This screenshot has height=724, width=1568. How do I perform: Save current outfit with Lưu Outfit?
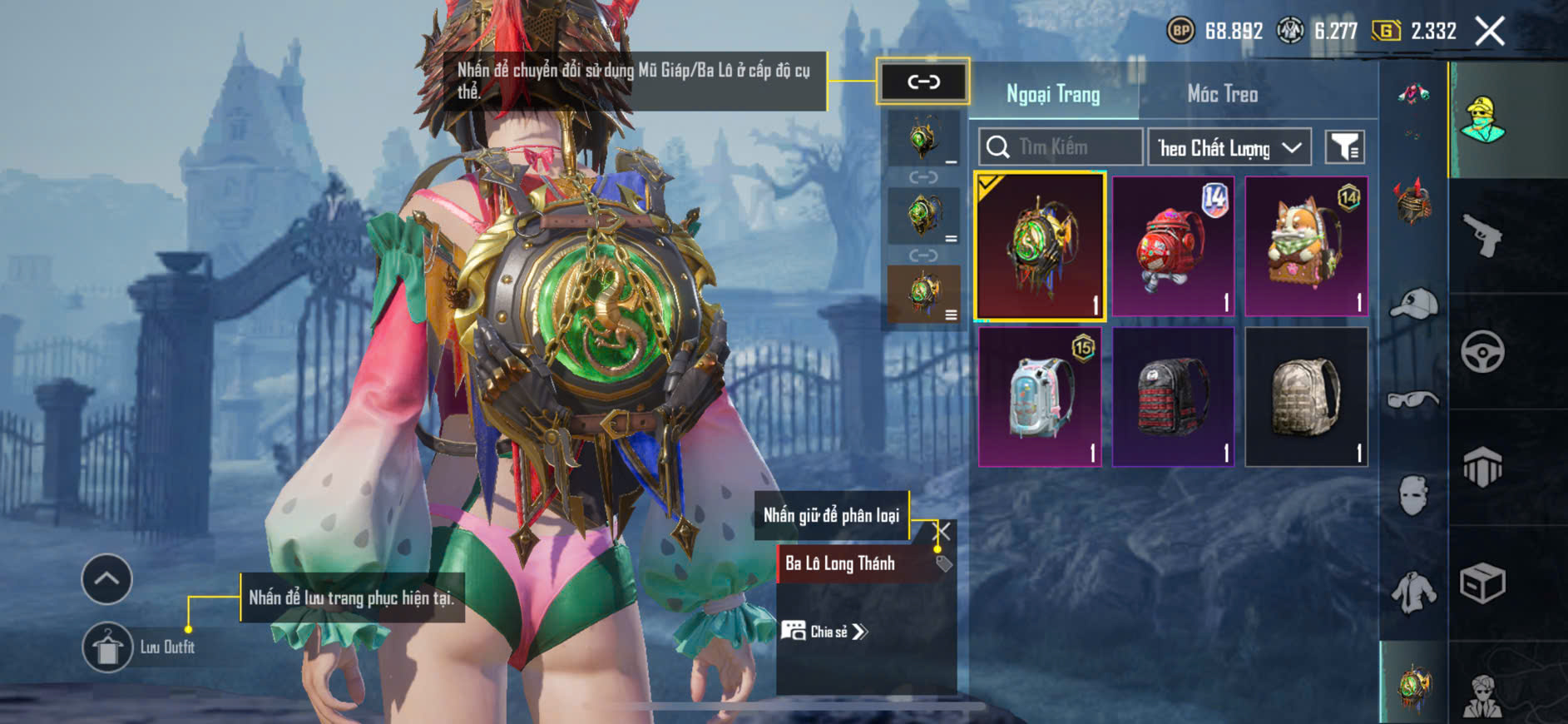coord(108,647)
